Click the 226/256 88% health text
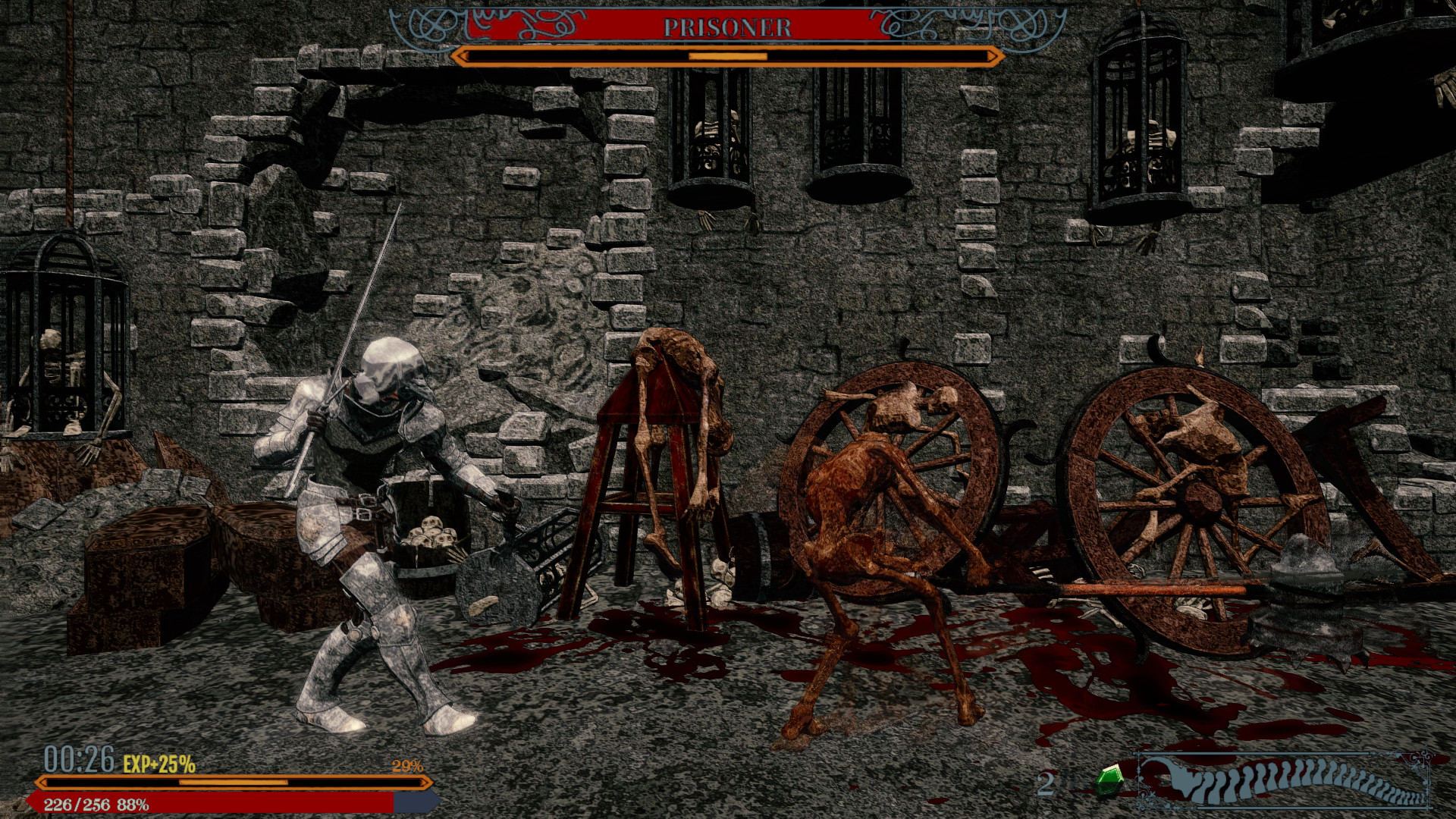This screenshot has width=1456, height=819. [x=97, y=806]
